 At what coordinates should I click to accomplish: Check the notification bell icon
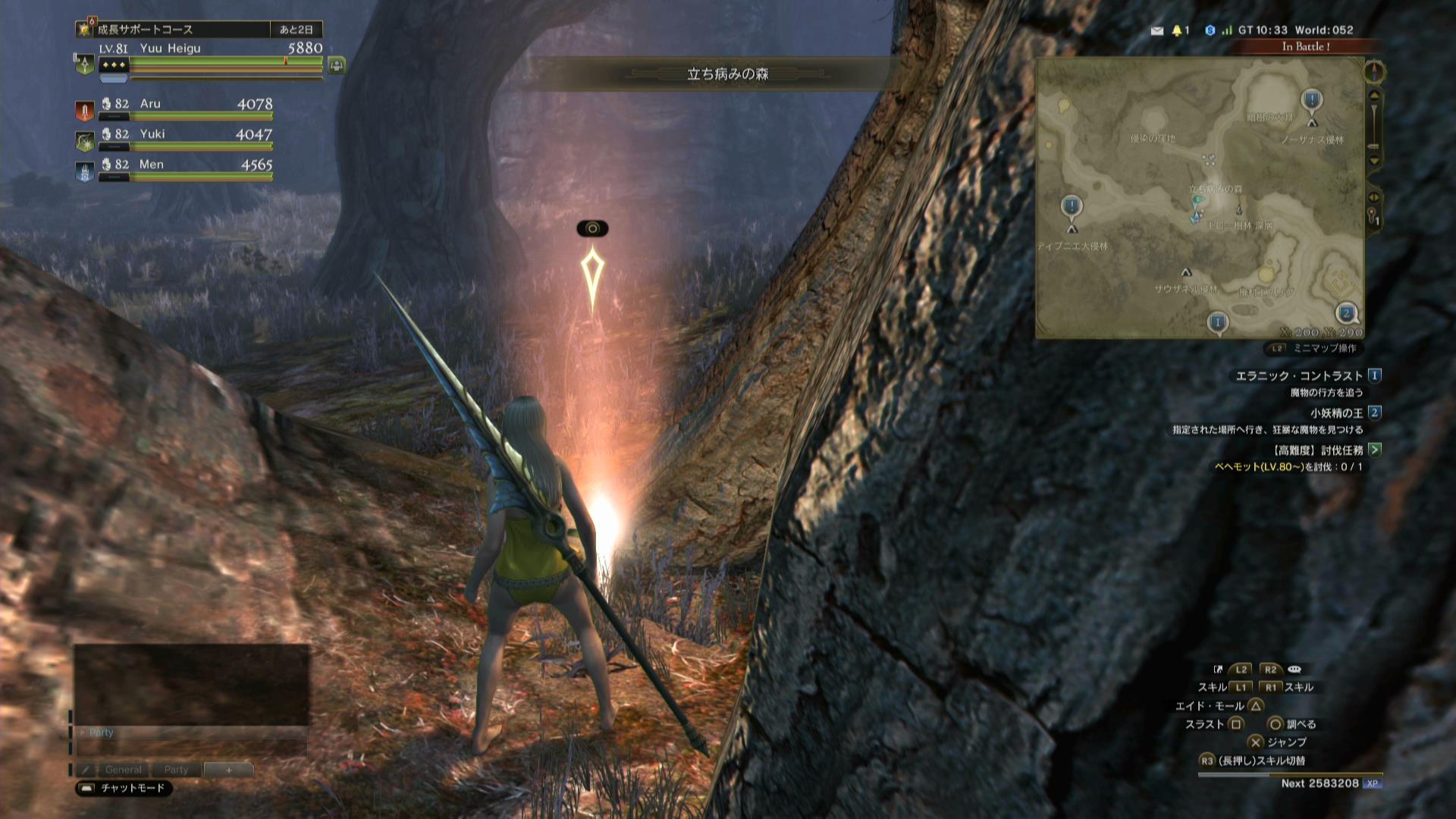1177,31
